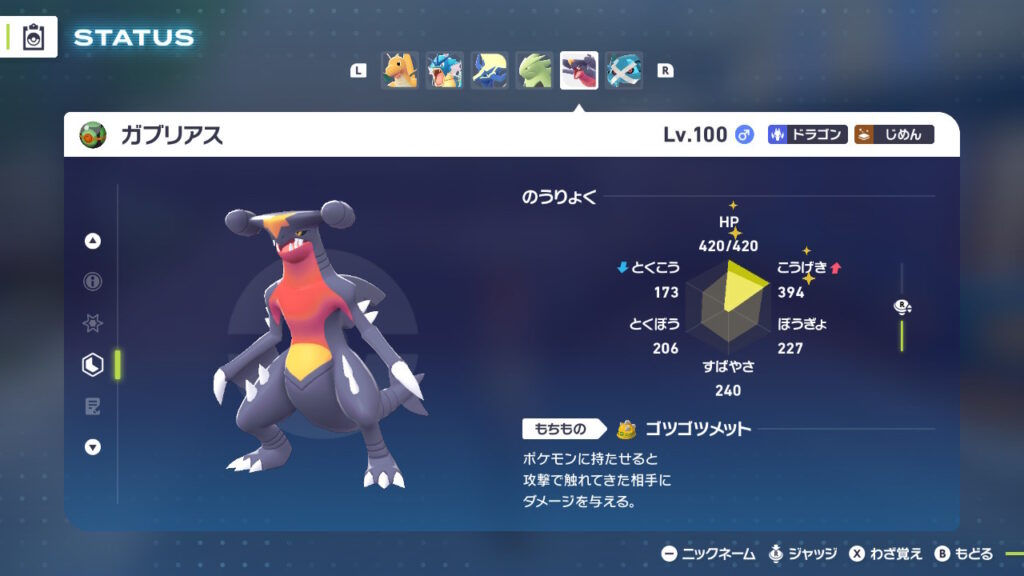1024x576 pixels.
Task: Click the ドラゴン type badge
Action: click(x=808, y=135)
